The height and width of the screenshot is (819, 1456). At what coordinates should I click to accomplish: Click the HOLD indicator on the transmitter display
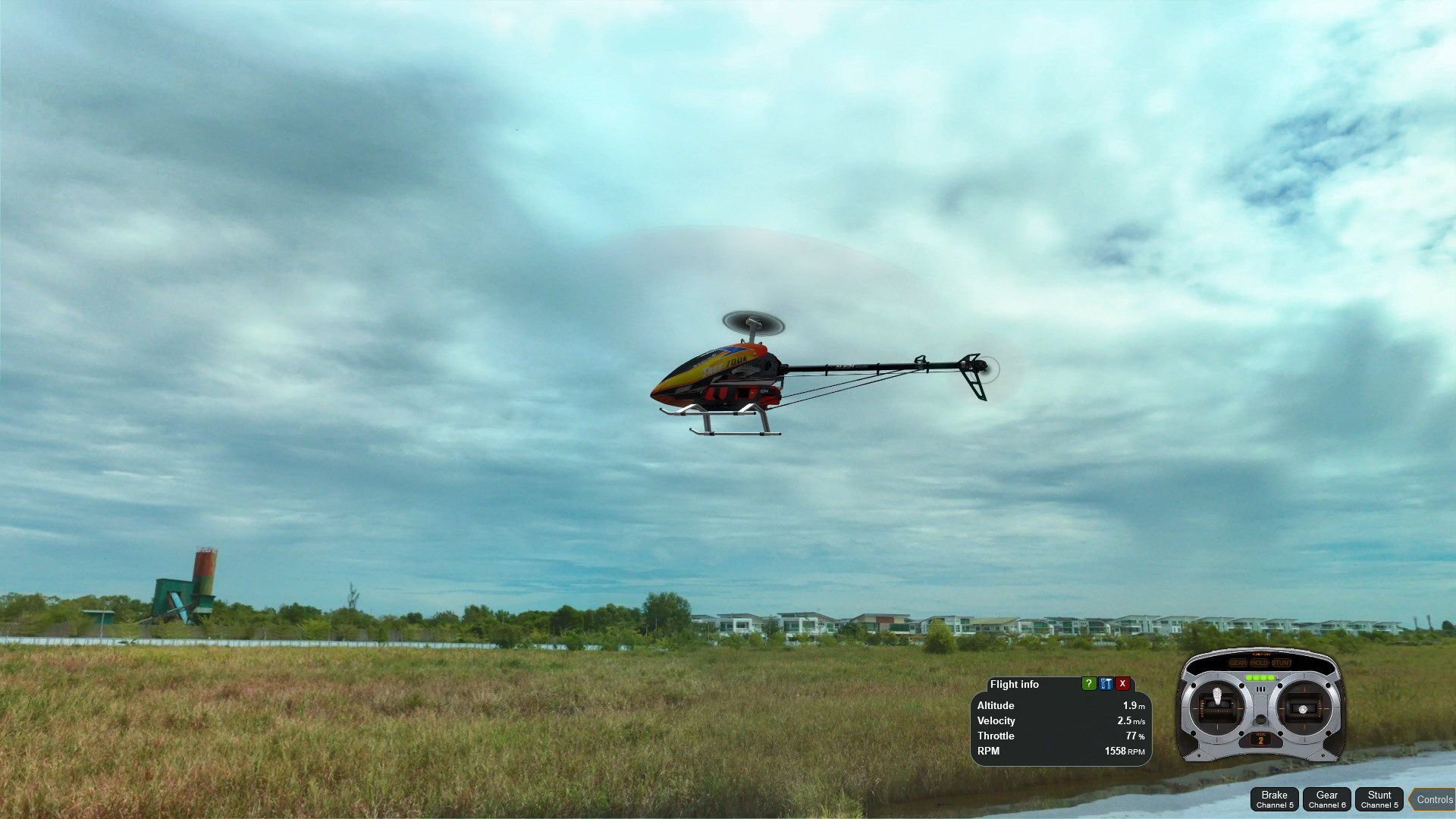pyautogui.click(x=1260, y=663)
